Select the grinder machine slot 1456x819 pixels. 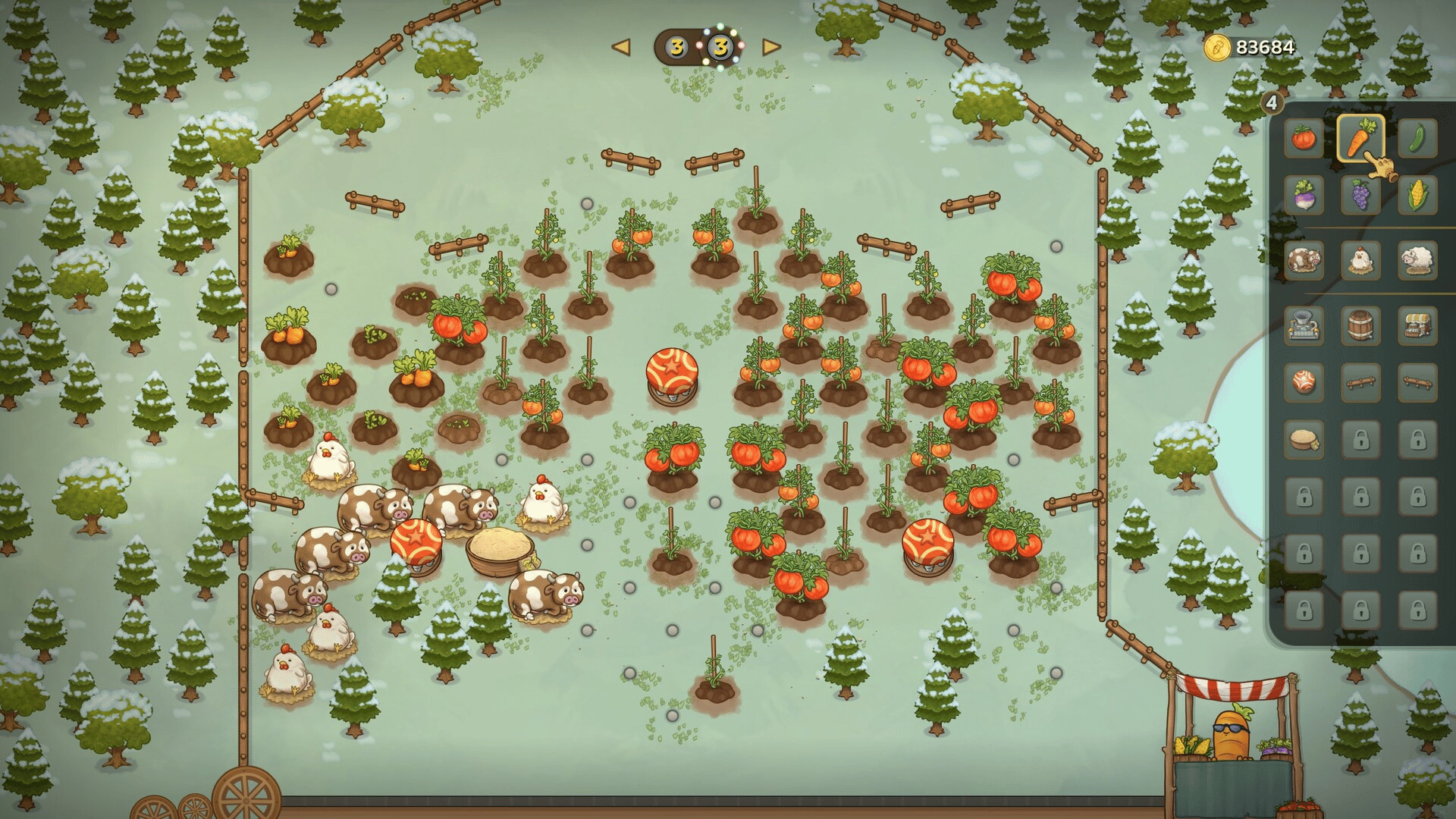coord(1304,326)
